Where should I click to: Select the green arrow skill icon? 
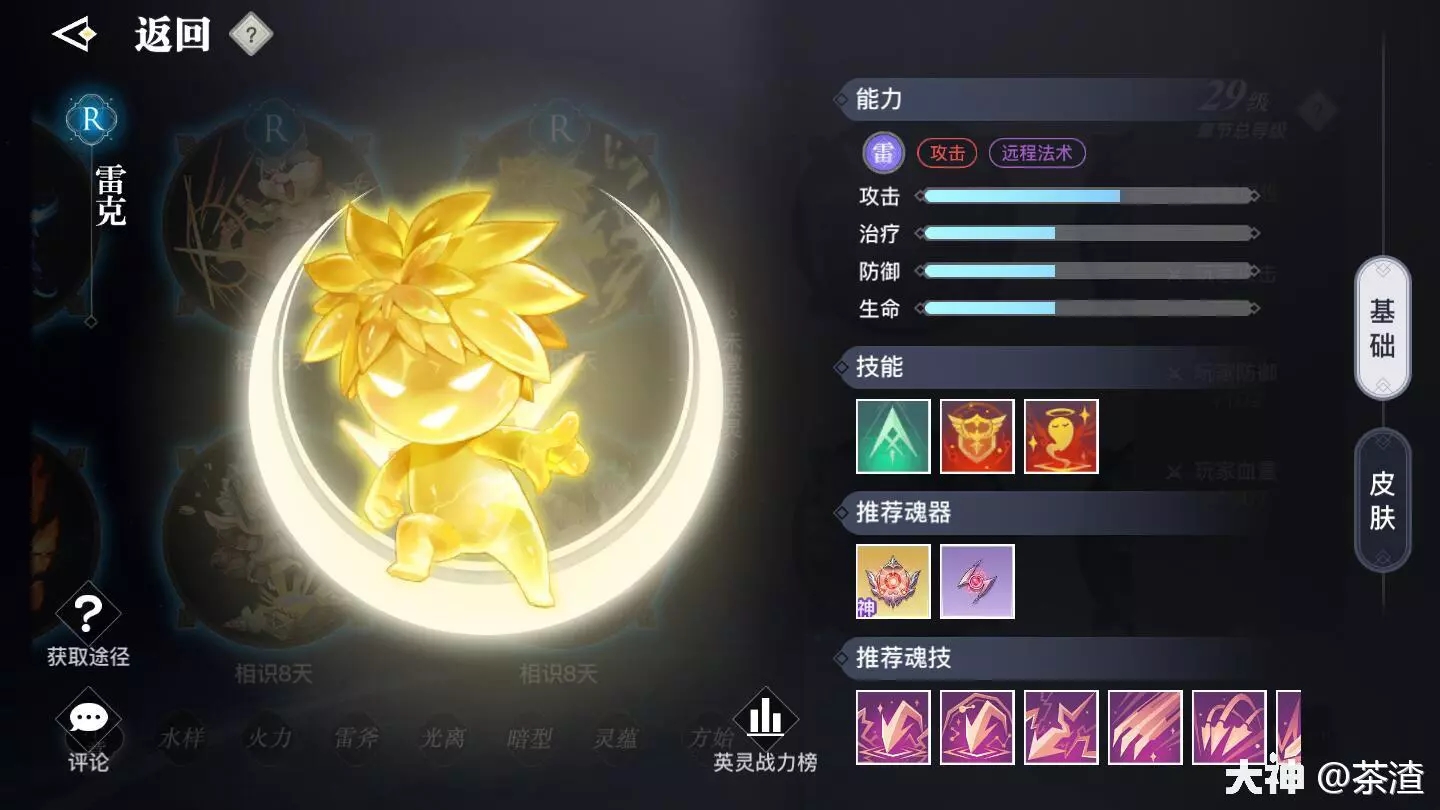coord(893,436)
